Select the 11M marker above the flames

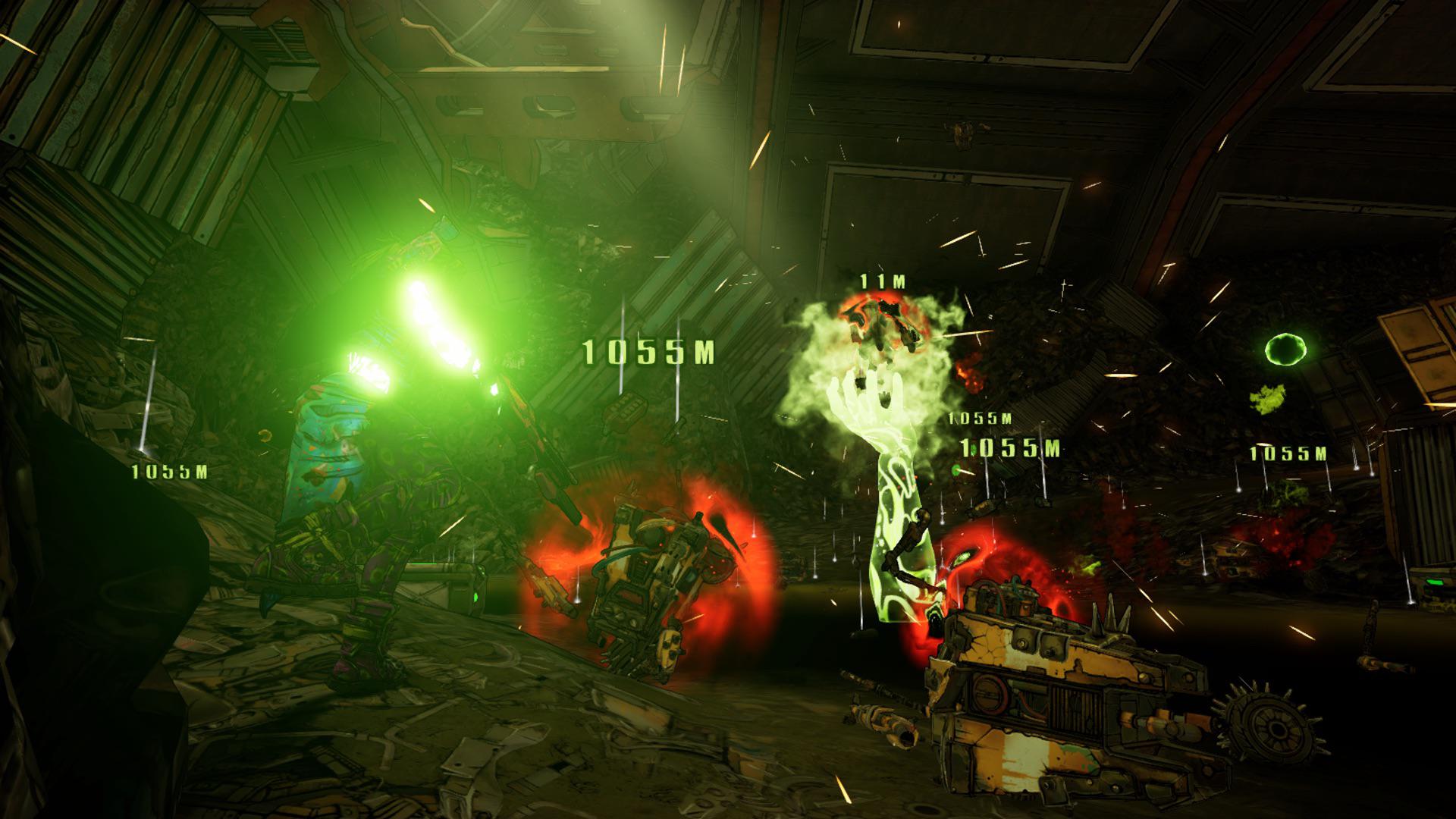[x=880, y=281]
